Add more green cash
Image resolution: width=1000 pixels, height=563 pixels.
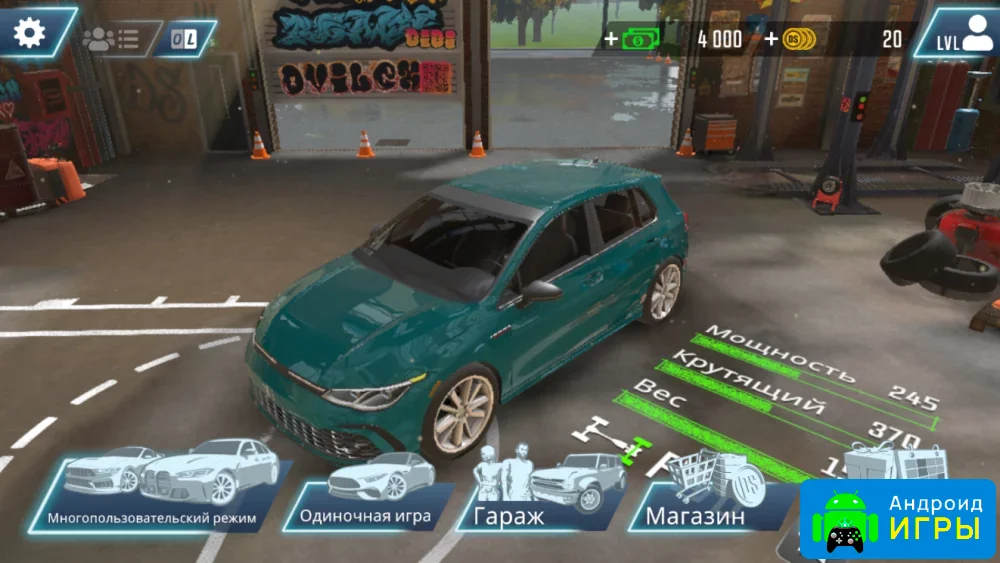coord(633,39)
